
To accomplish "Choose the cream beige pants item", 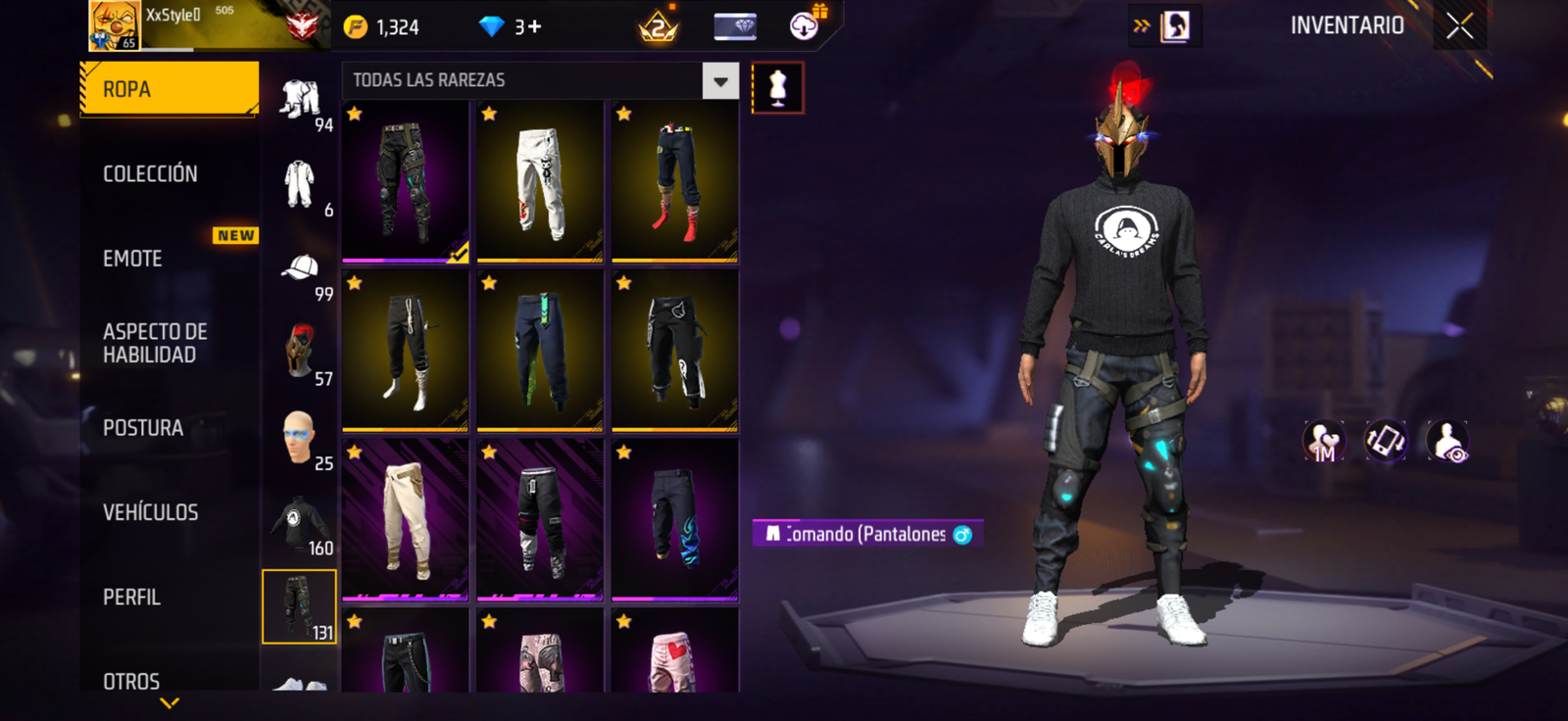I will click(406, 519).
